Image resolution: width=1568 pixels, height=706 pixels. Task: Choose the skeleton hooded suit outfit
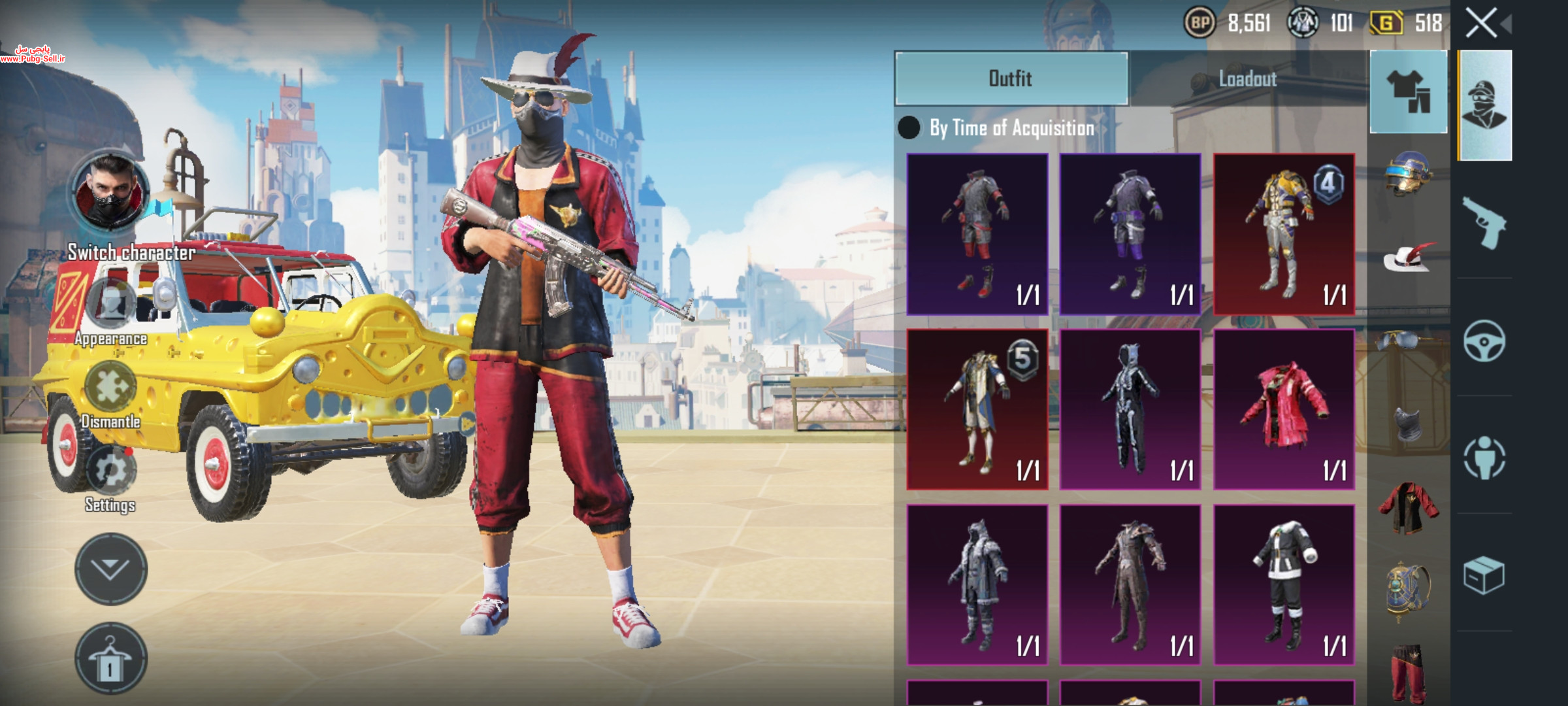click(1130, 410)
